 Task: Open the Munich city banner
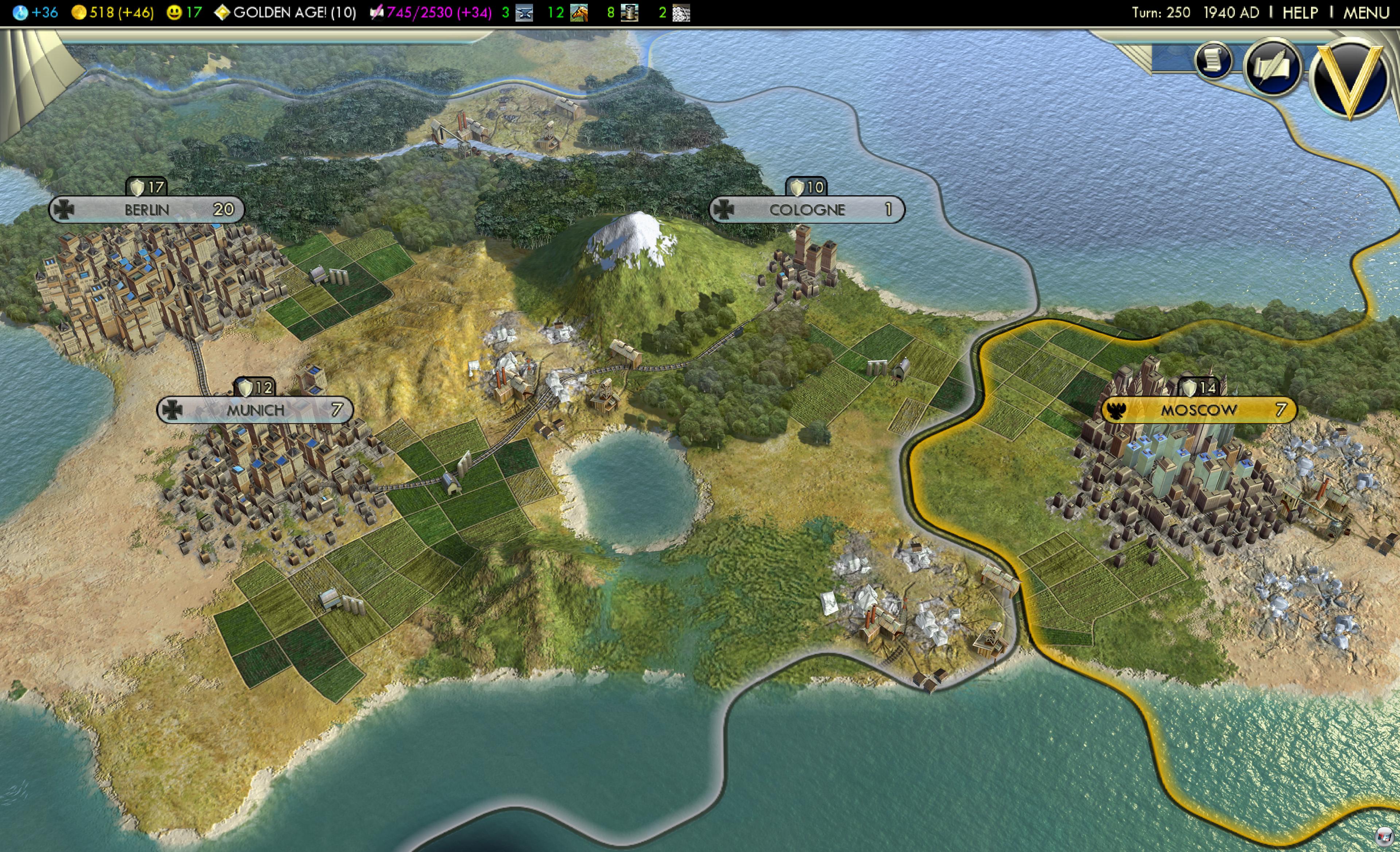(255, 409)
